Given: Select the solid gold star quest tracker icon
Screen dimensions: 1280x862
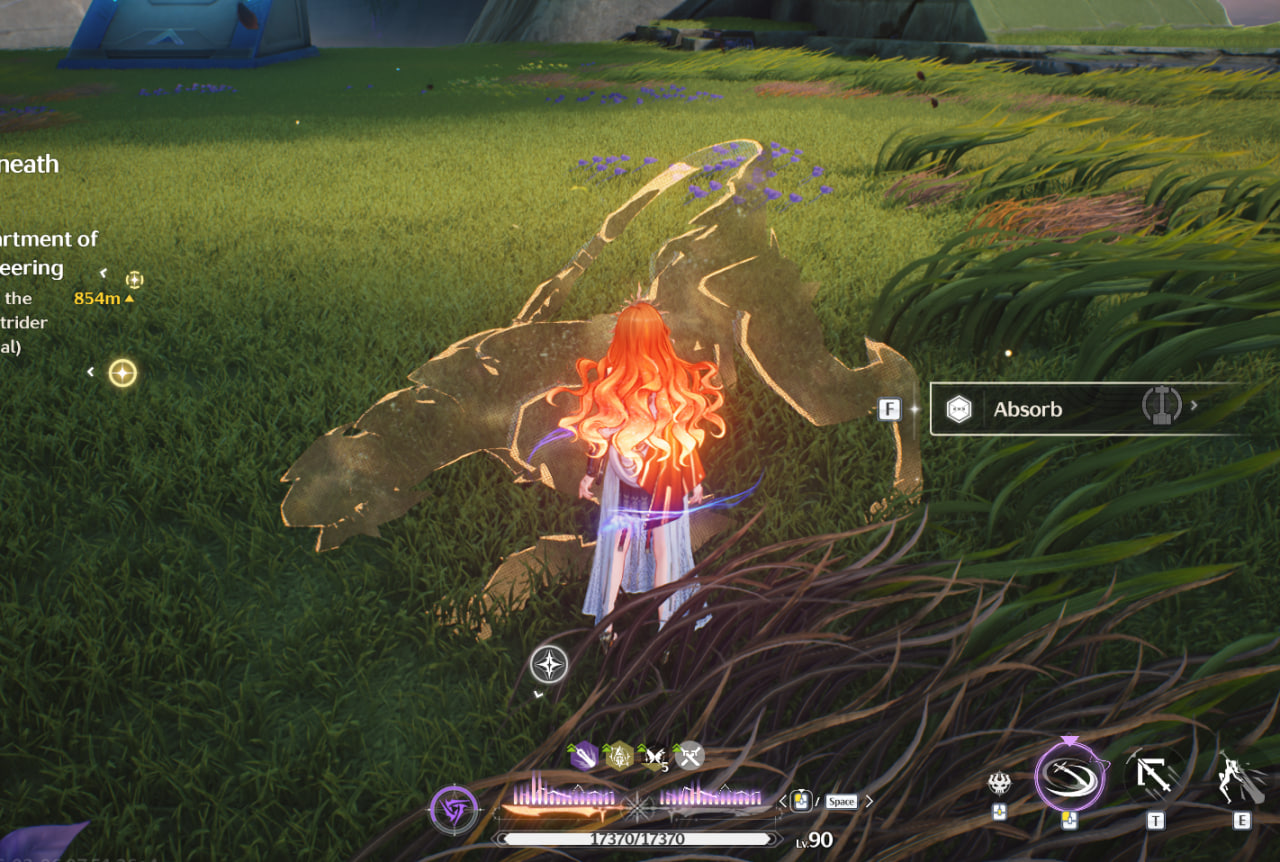Looking at the screenshot, I should pos(122,373).
